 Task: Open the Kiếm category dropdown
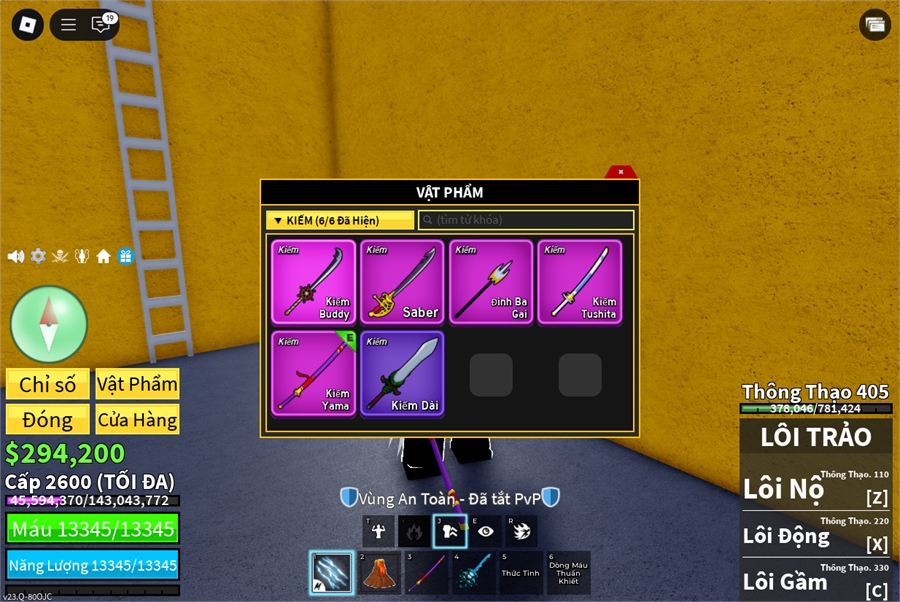[340, 220]
